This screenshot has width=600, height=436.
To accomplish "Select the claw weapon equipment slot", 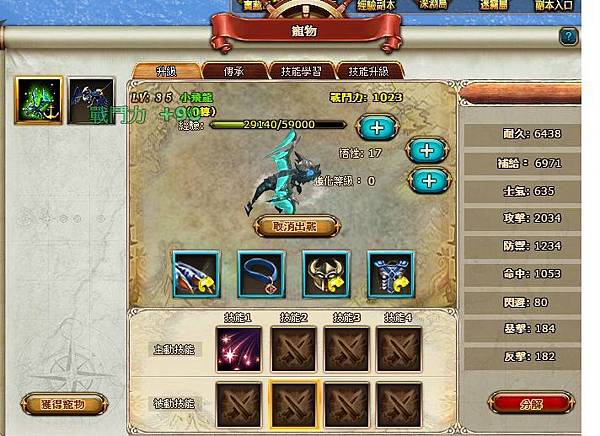I will tap(197, 272).
